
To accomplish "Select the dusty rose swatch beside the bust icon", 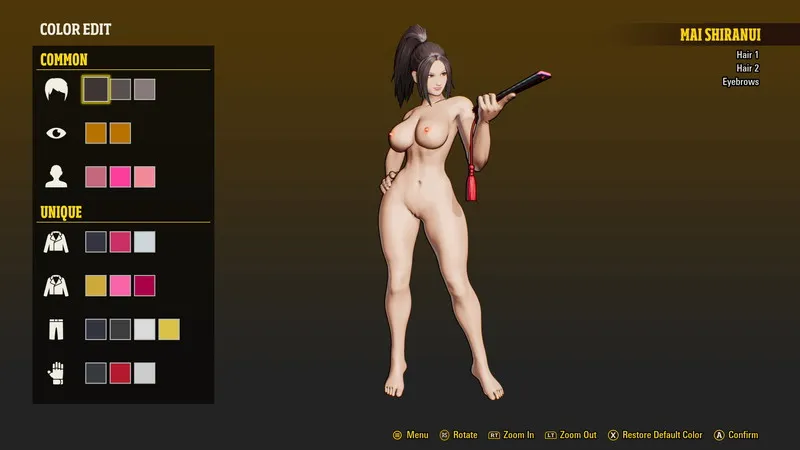I will tap(96, 177).
